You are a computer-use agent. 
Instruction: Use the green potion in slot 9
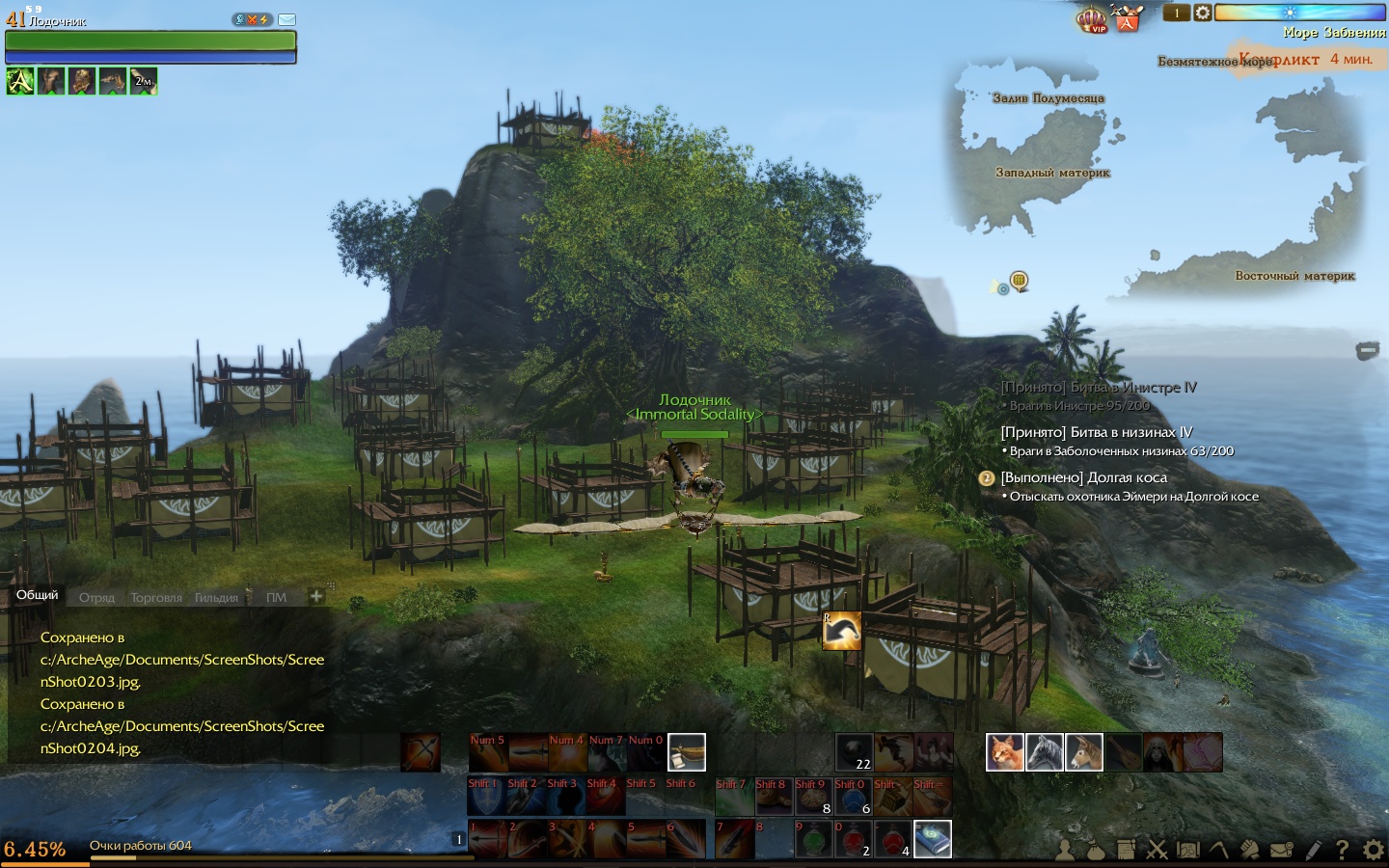813,840
